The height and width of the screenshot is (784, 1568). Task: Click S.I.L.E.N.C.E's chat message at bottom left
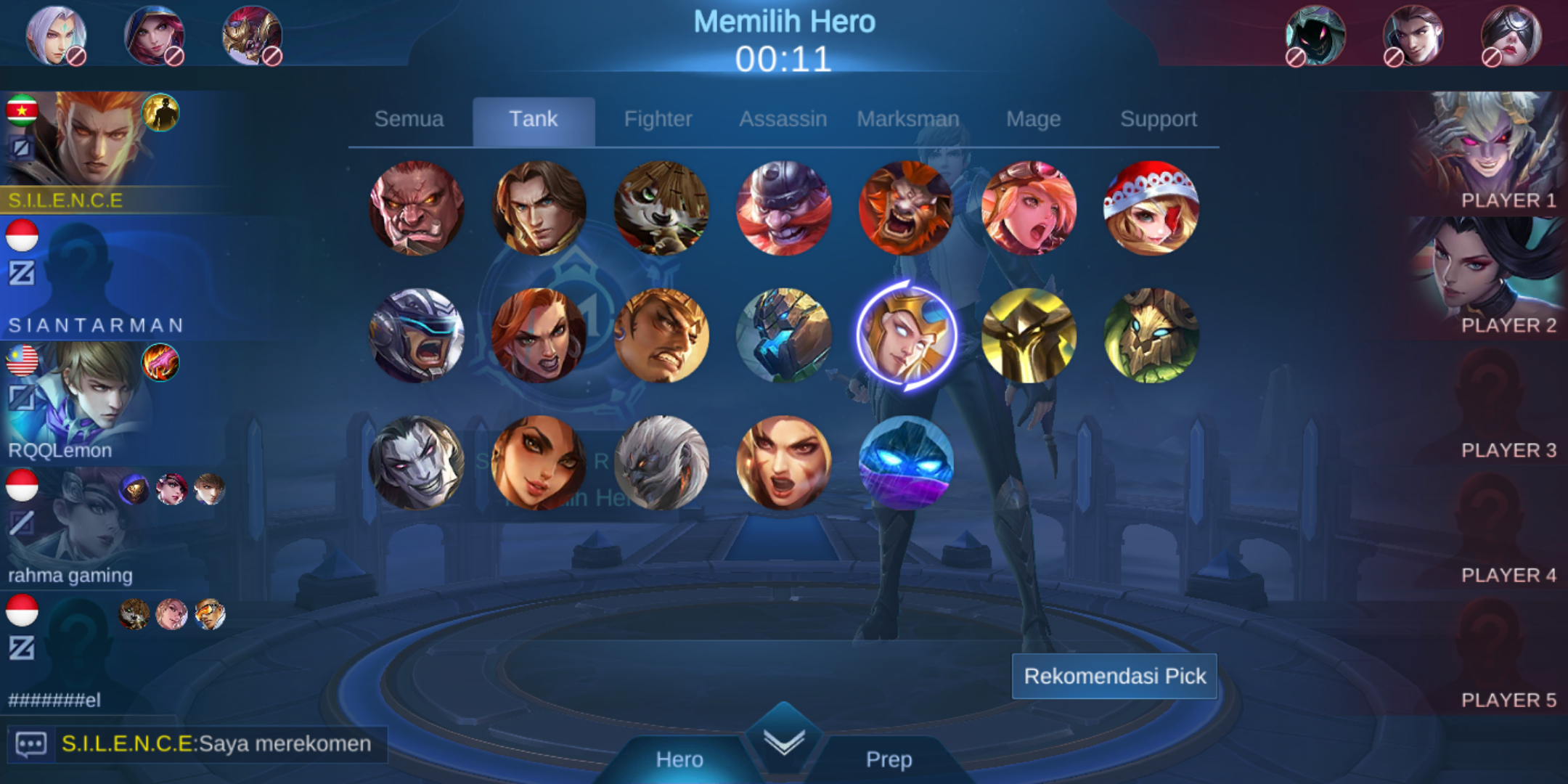coord(214,743)
